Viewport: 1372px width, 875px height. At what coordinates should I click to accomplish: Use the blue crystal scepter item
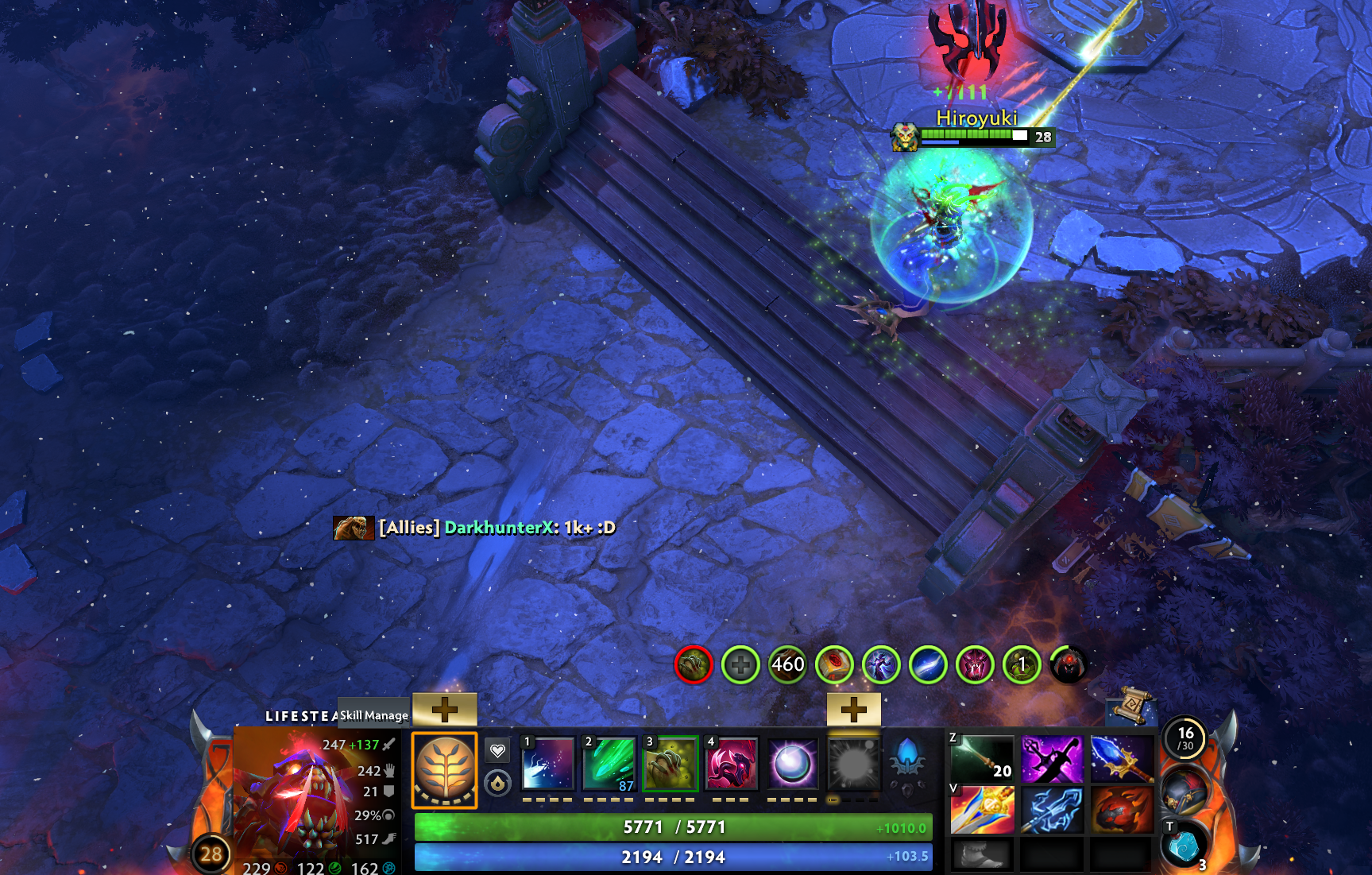point(1122,759)
